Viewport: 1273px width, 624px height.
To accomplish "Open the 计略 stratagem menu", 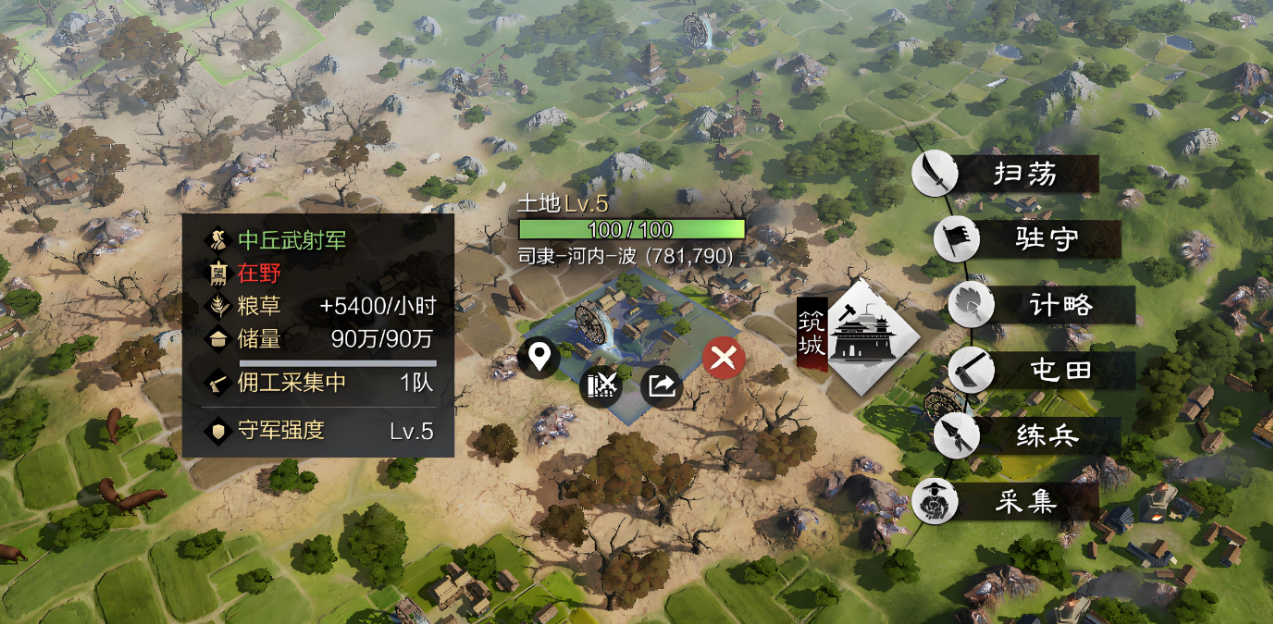I will tap(1040, 305).
